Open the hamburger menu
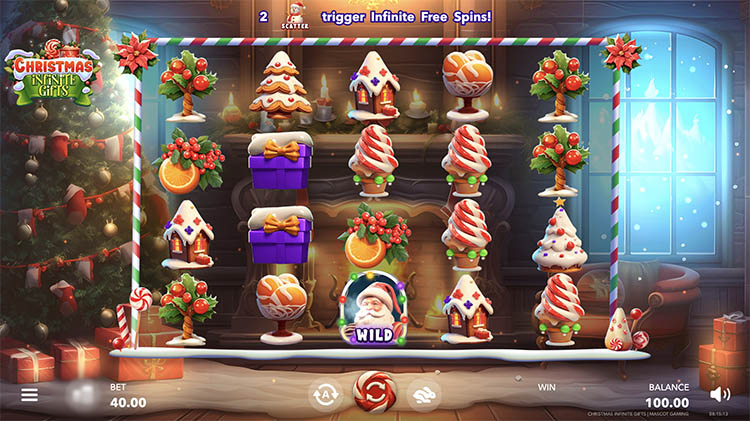Image resolution: width=750 pixels, height=421 pixels. point(30,395)
